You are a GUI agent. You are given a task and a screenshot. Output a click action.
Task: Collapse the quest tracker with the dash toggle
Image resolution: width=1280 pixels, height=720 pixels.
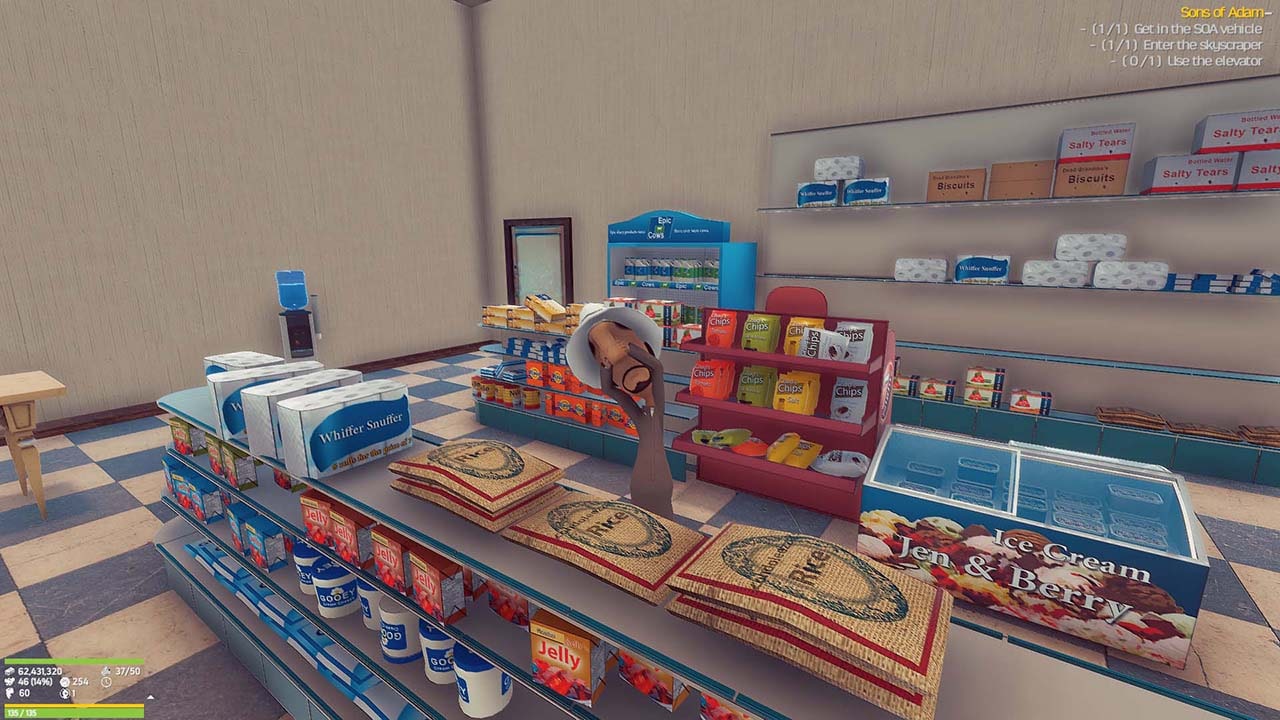point(1268,15)
